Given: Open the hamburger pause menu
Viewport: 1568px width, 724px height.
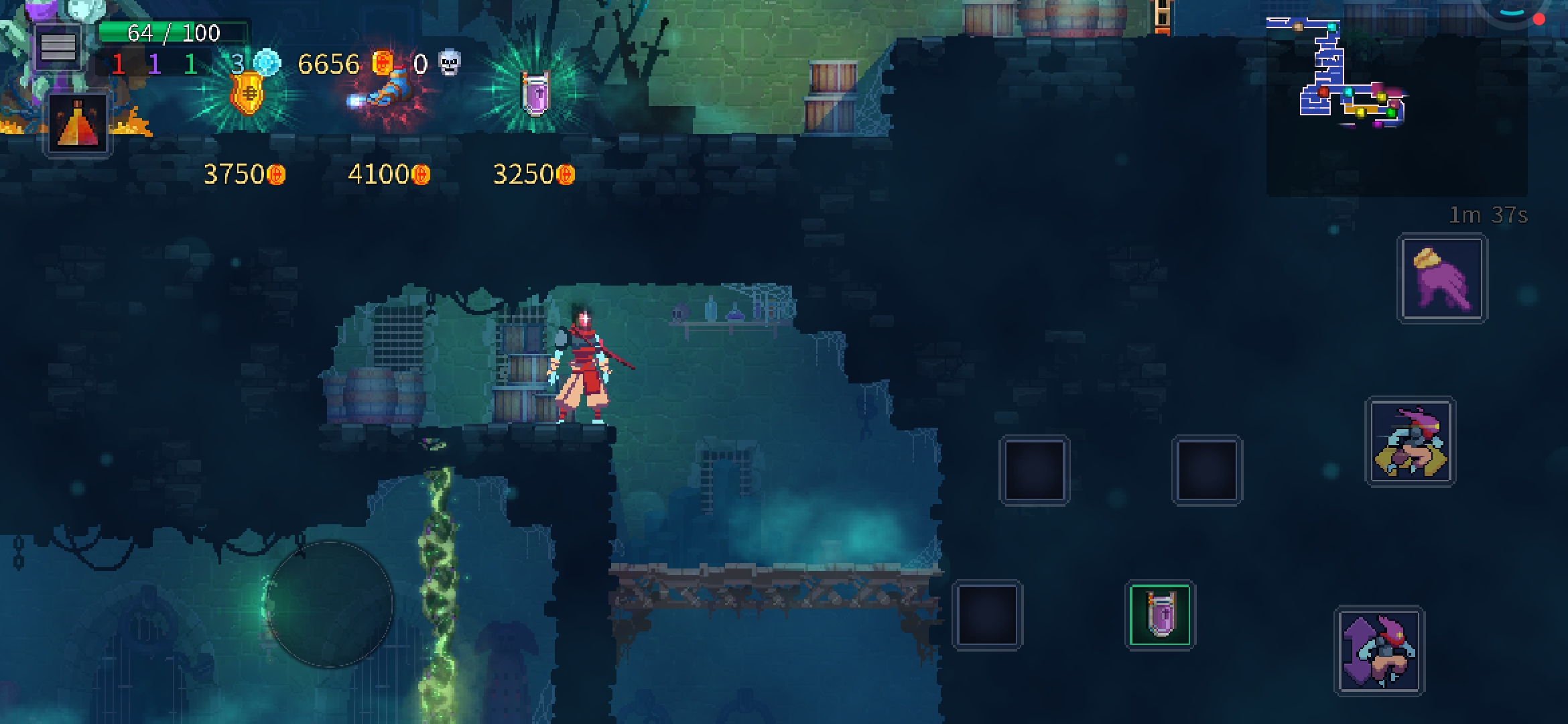Looking at the screenshot, I should [58, 48].
